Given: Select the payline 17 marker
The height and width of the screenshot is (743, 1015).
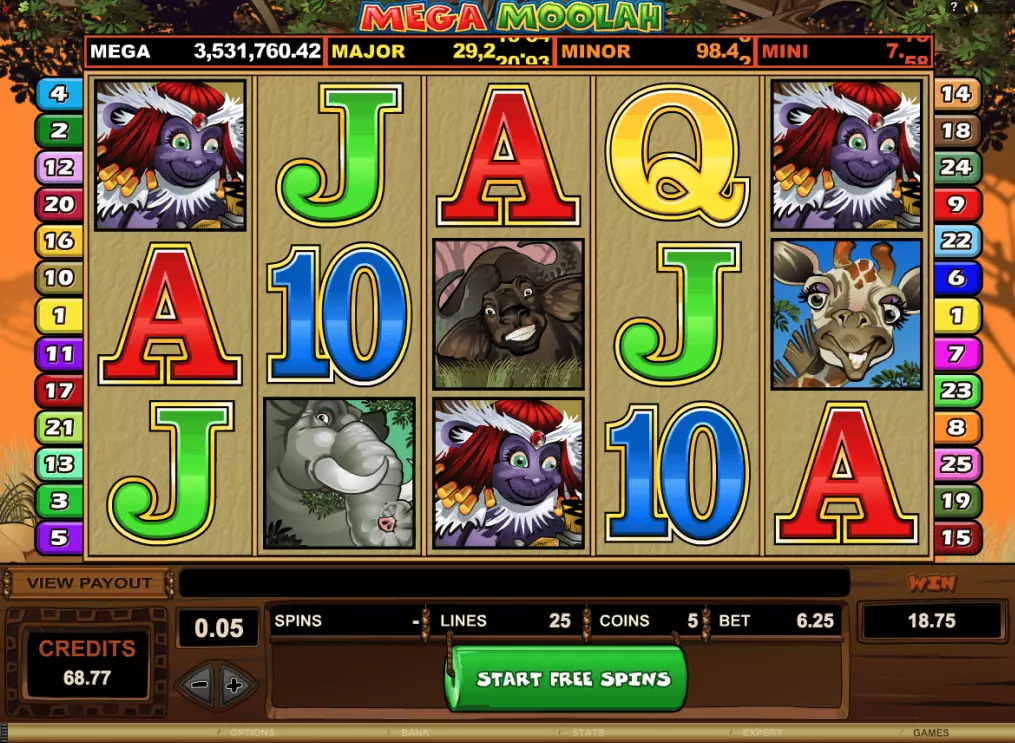Looking at the screenshot, I should coord(58,391).
